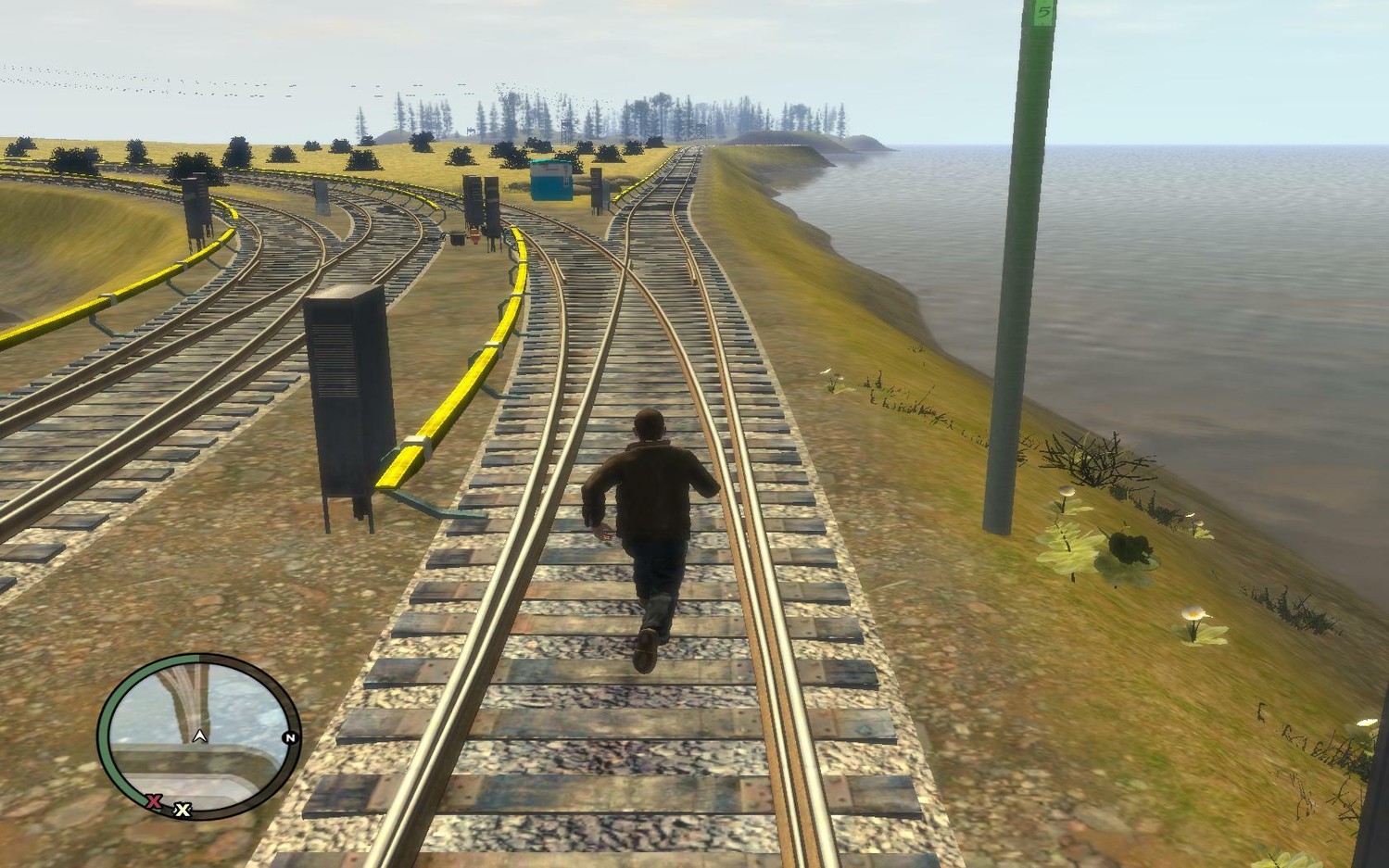Click the white player arrow on the radar

tap(198, 736)
